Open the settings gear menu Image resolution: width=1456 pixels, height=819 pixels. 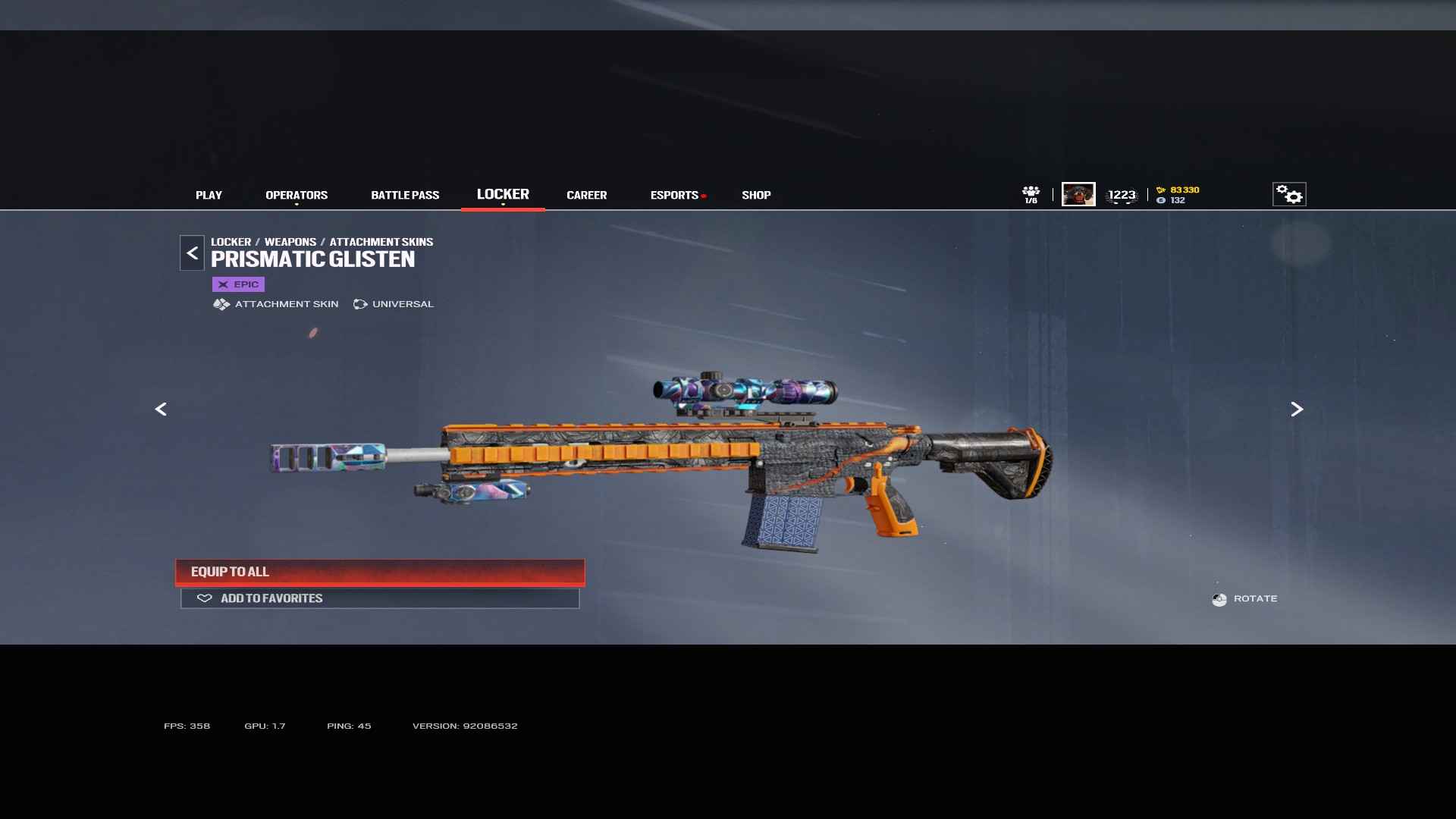click(x=1288, y=195)
